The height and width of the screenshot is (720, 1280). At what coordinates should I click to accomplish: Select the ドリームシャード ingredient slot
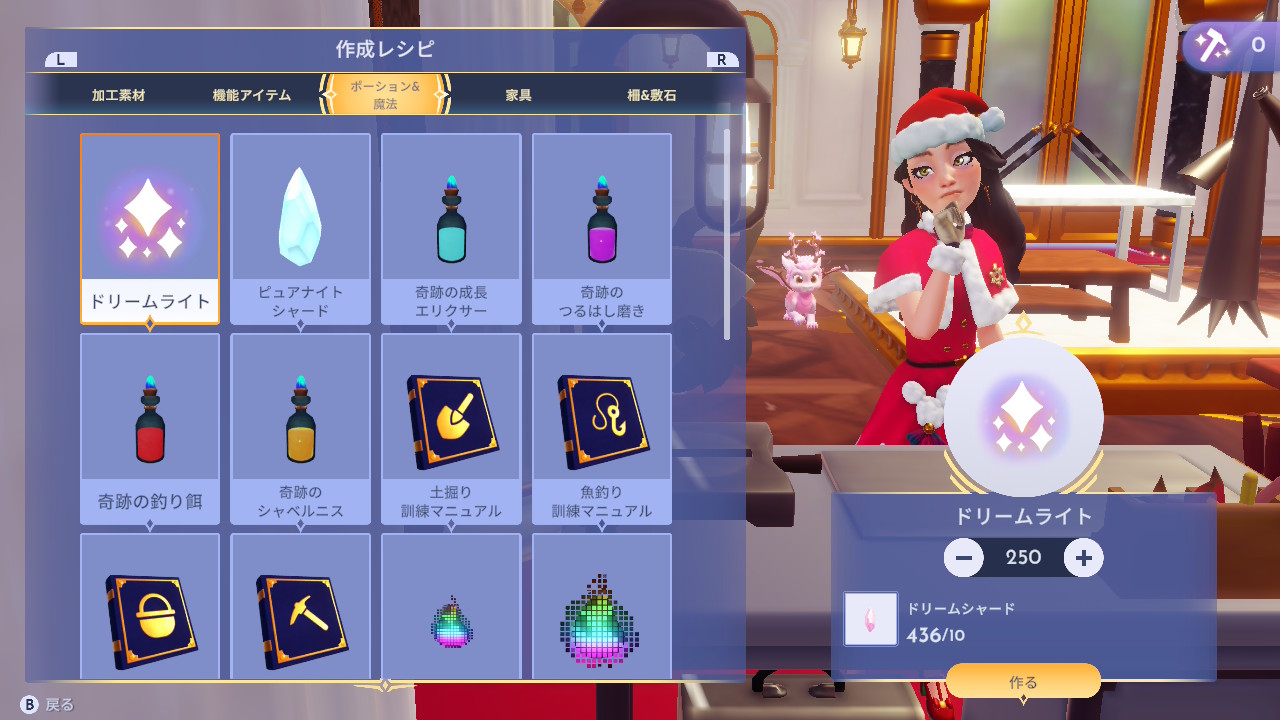click(x=870, y=618)
